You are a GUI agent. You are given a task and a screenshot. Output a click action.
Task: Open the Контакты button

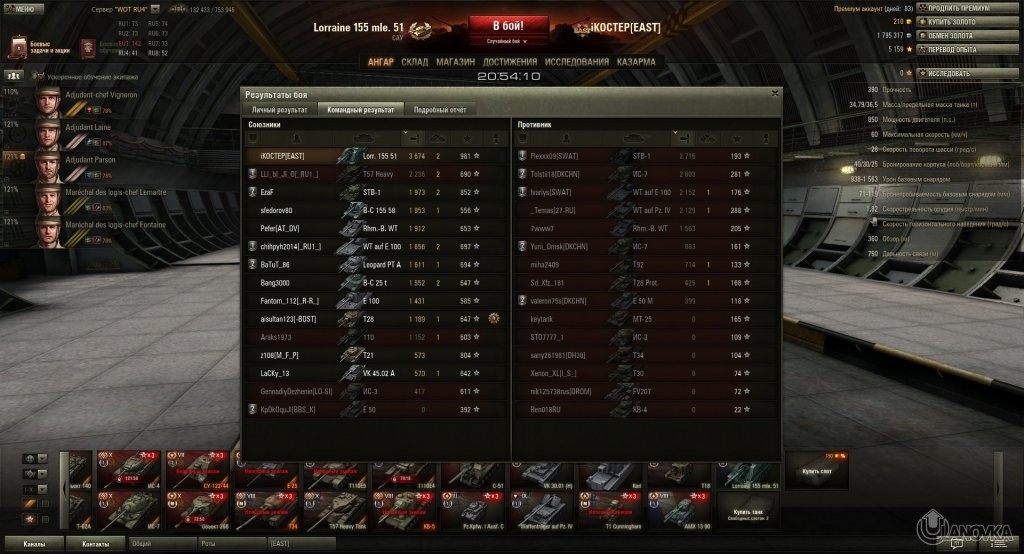point(96,543)
